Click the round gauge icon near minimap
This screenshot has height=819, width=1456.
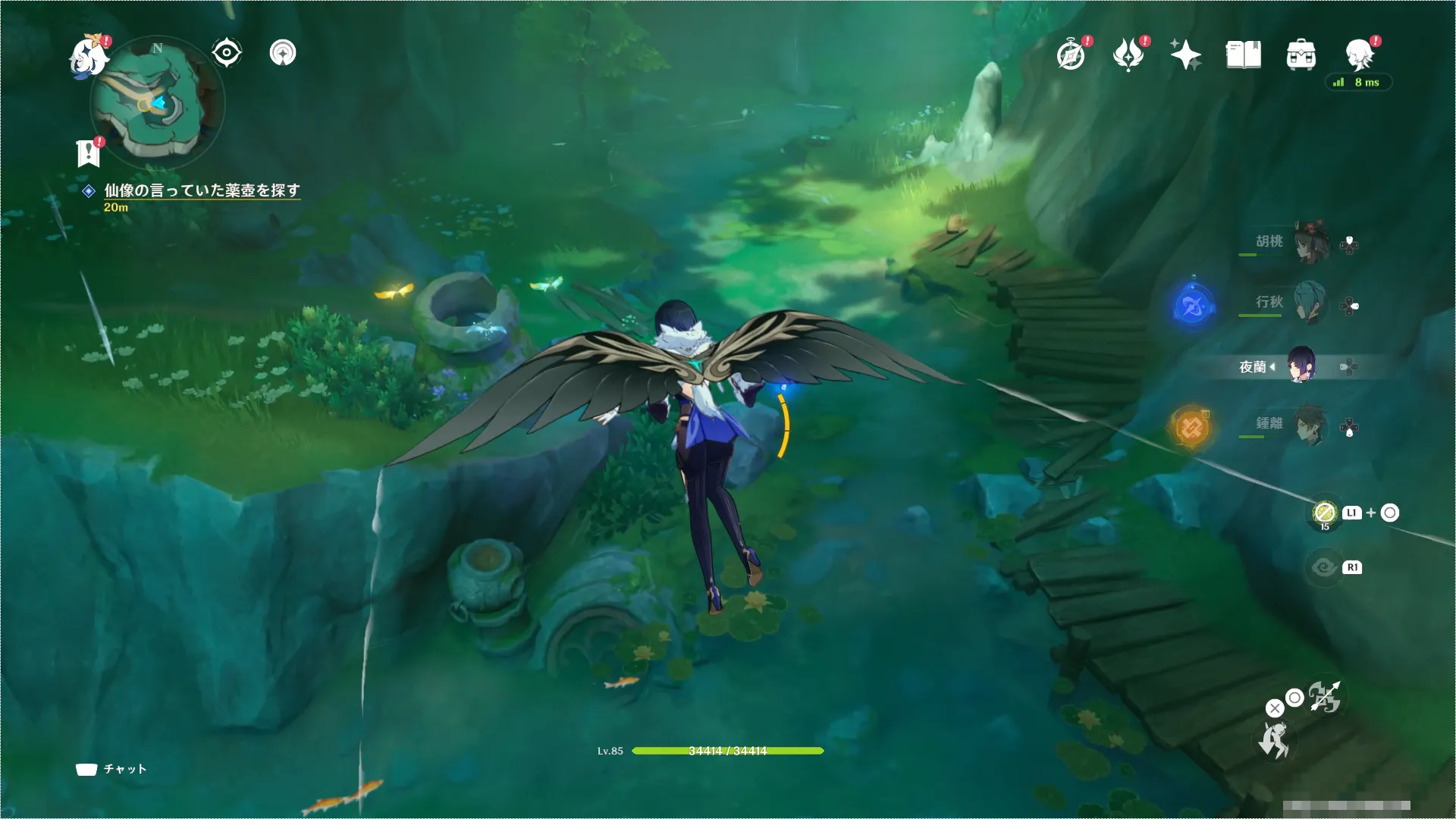[x=283, y=53]
